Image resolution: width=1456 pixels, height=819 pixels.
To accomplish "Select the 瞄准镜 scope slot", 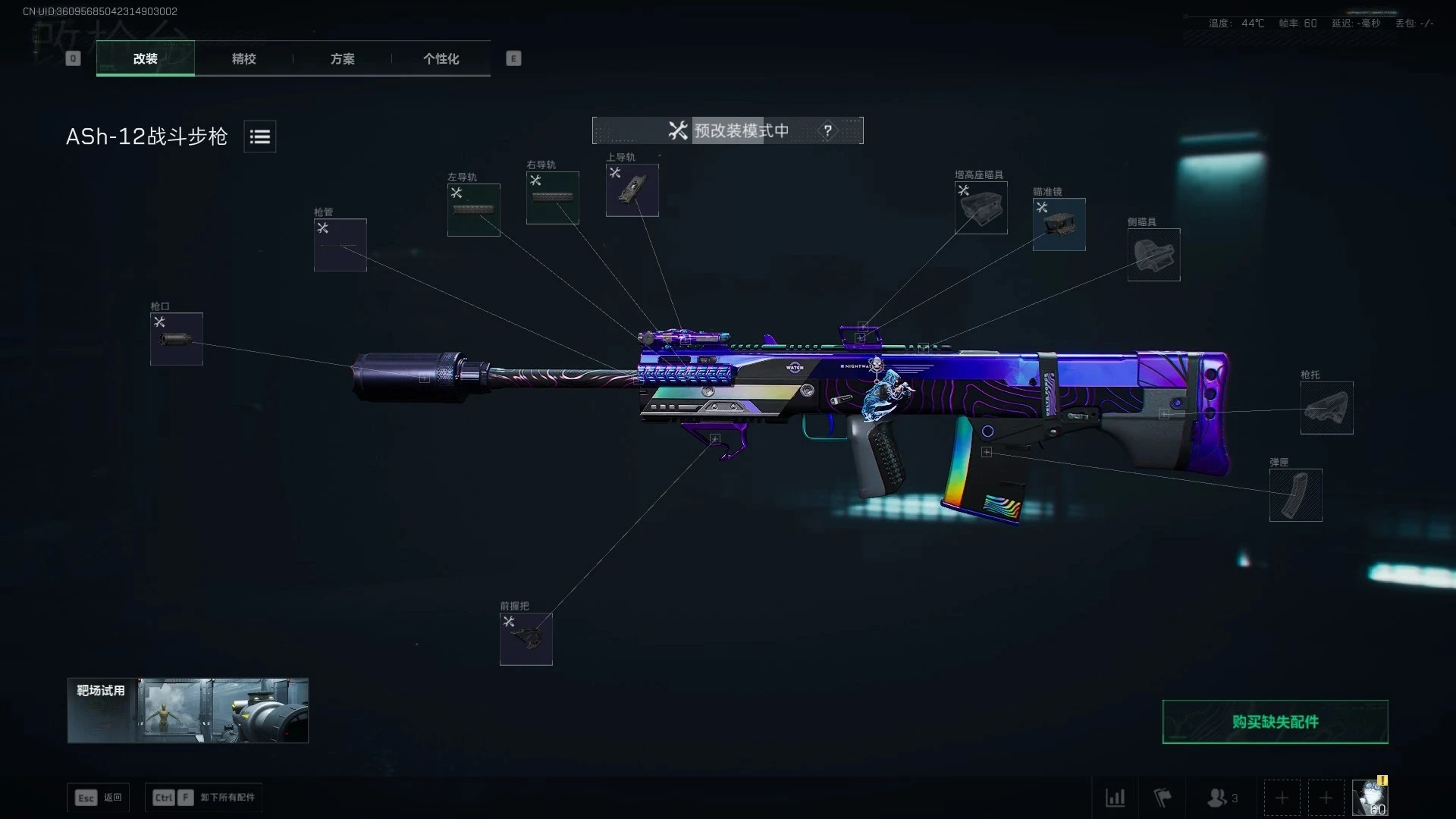I will (1059, 224).
